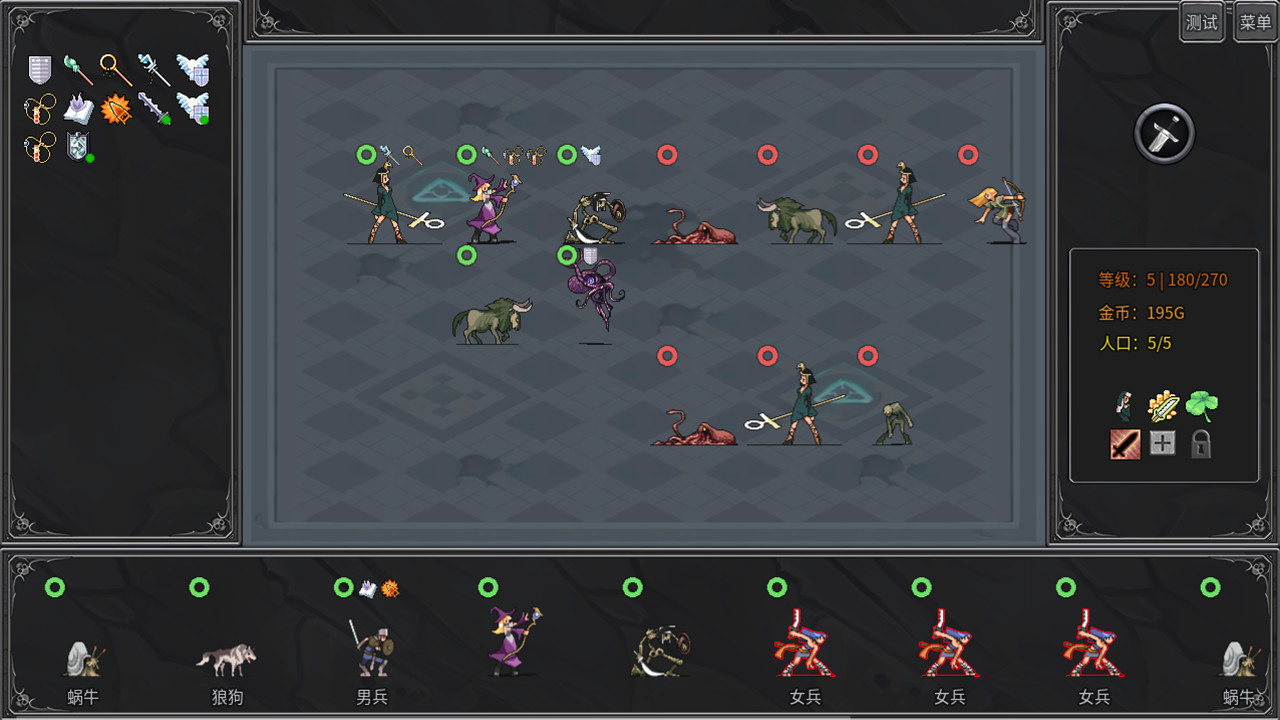Select the shield item in the inventory panel
Screen dimensions: 1280x720
[x=38, y=68]
